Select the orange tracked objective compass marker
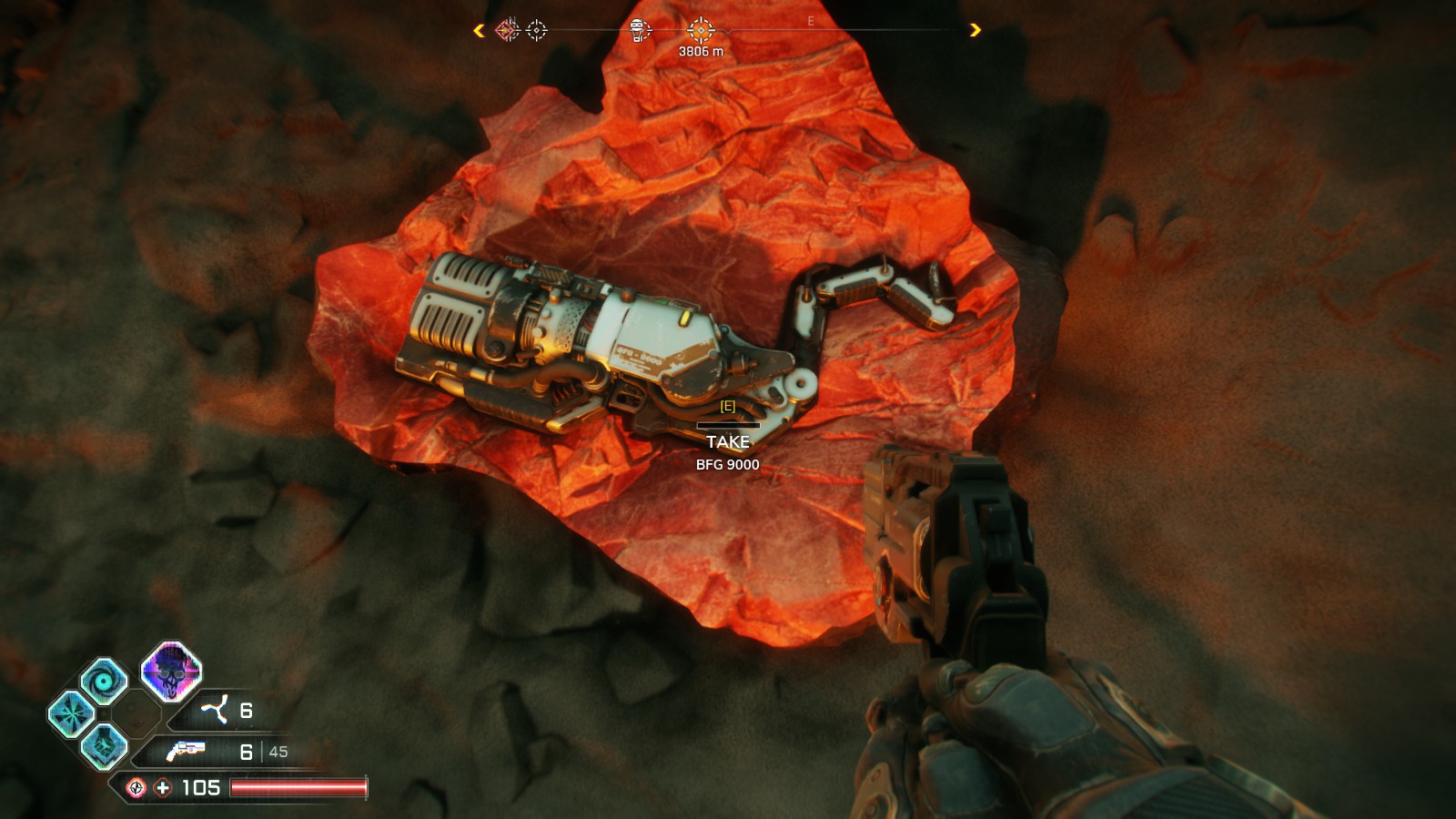1456x819 pixels. pyautogui.click(x=700, y=30)
